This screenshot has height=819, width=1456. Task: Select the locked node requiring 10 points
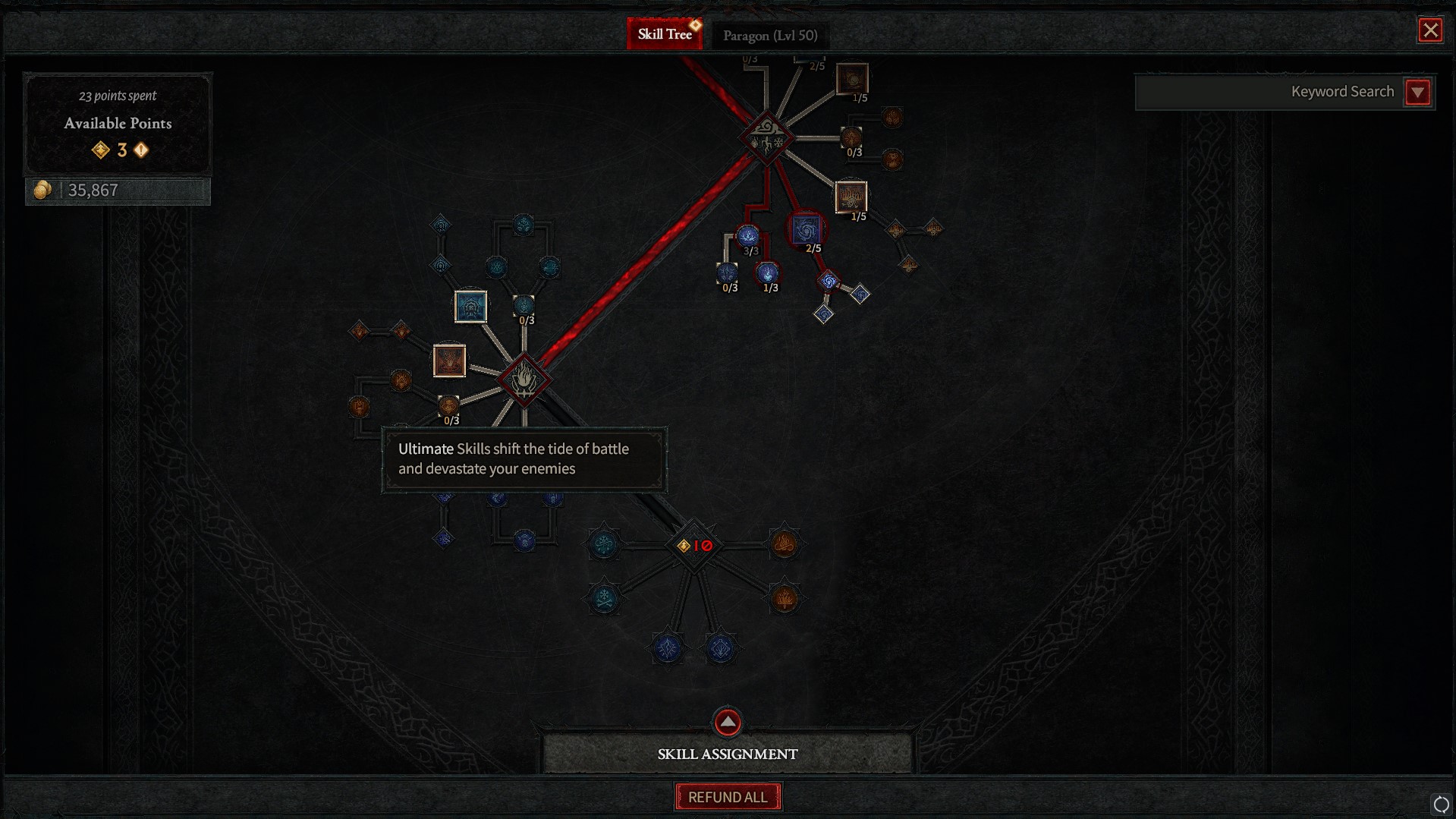[693, 545]
